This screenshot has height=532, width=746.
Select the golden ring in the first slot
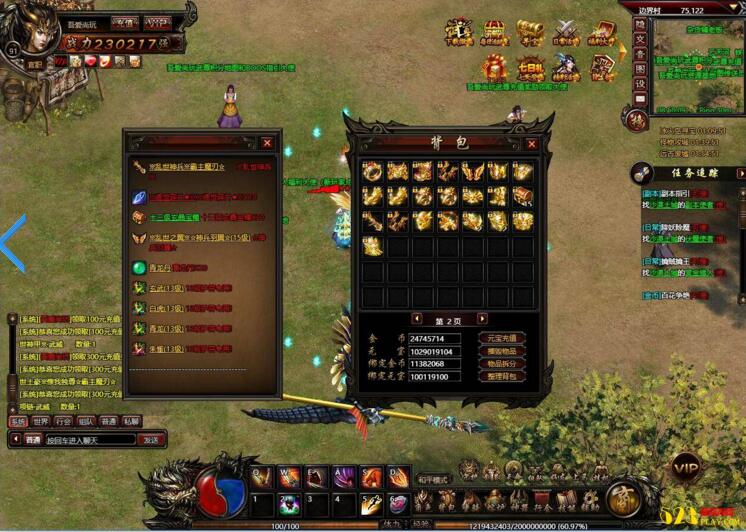pyautogui.click(x=372, y=171)
